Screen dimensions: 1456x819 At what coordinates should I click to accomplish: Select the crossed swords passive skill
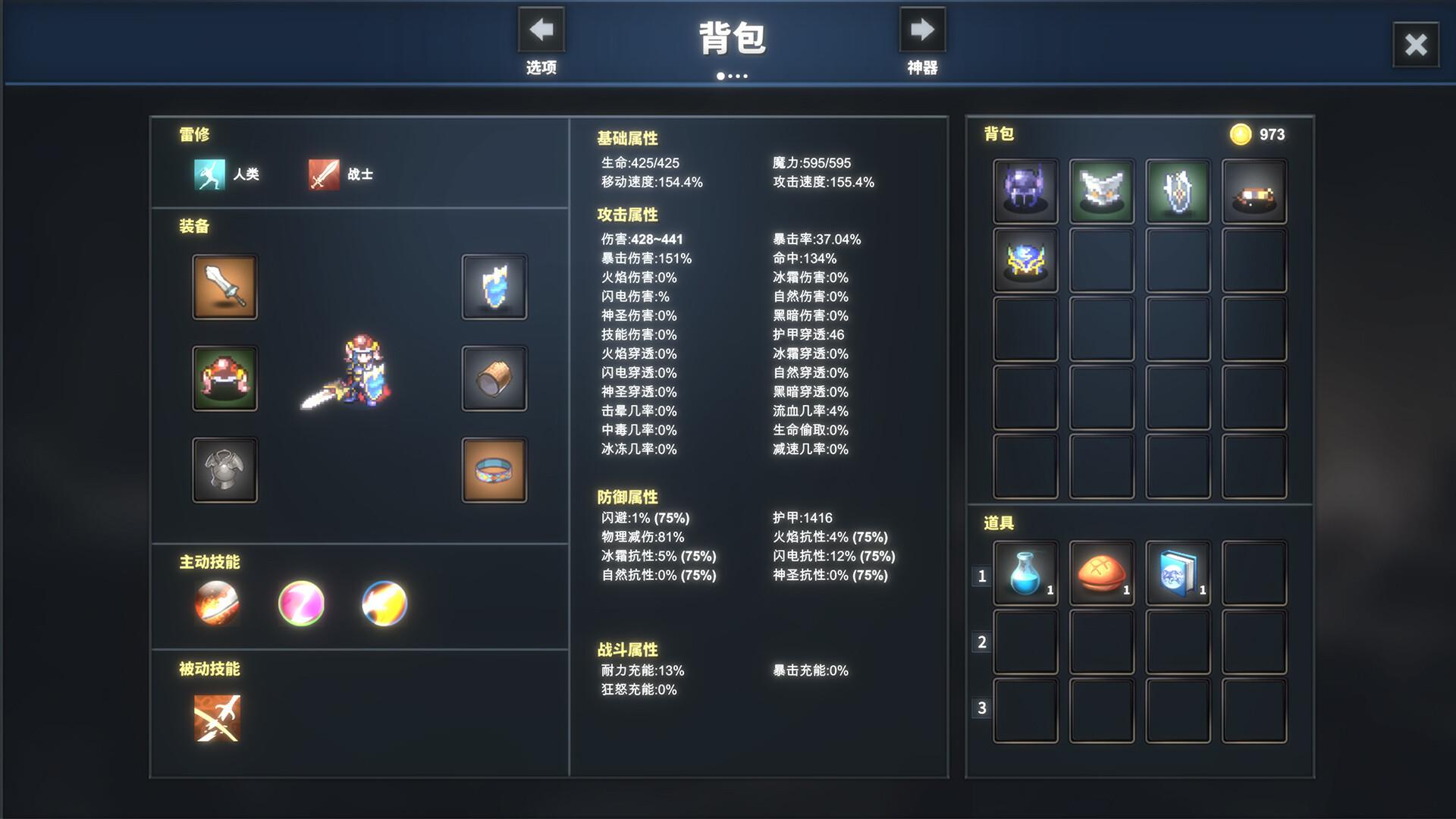click(x=217, y=717)
